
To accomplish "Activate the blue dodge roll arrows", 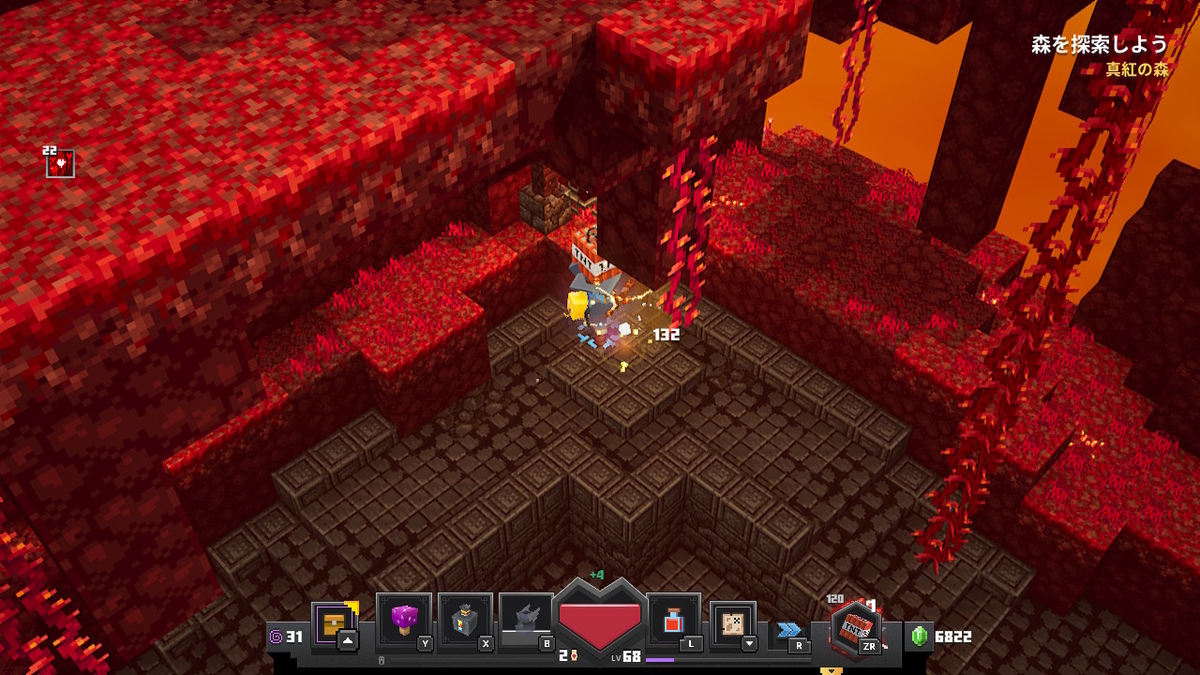I will click(x=789, y=630).
